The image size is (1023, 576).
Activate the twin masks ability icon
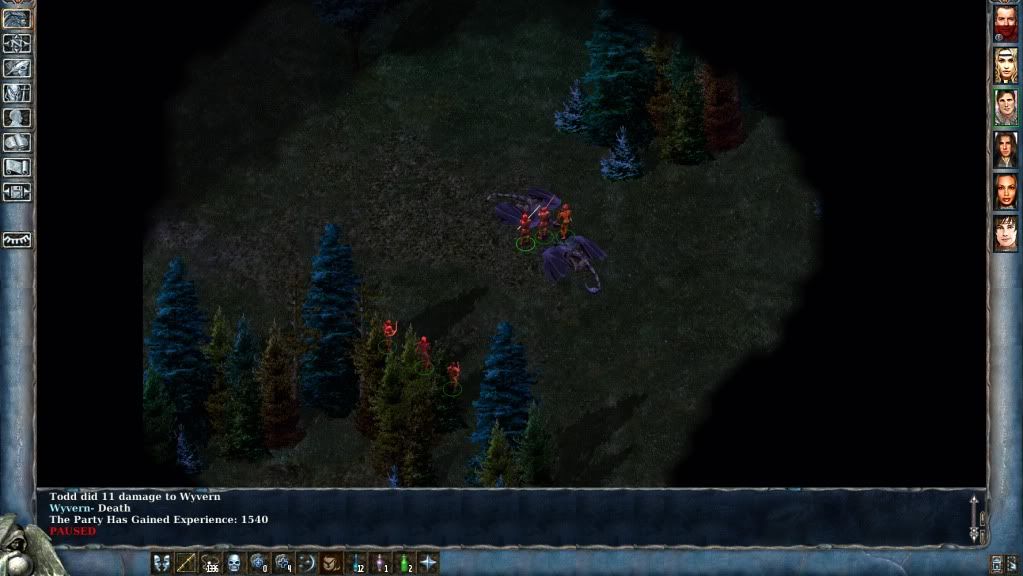(x=162, y=563)
